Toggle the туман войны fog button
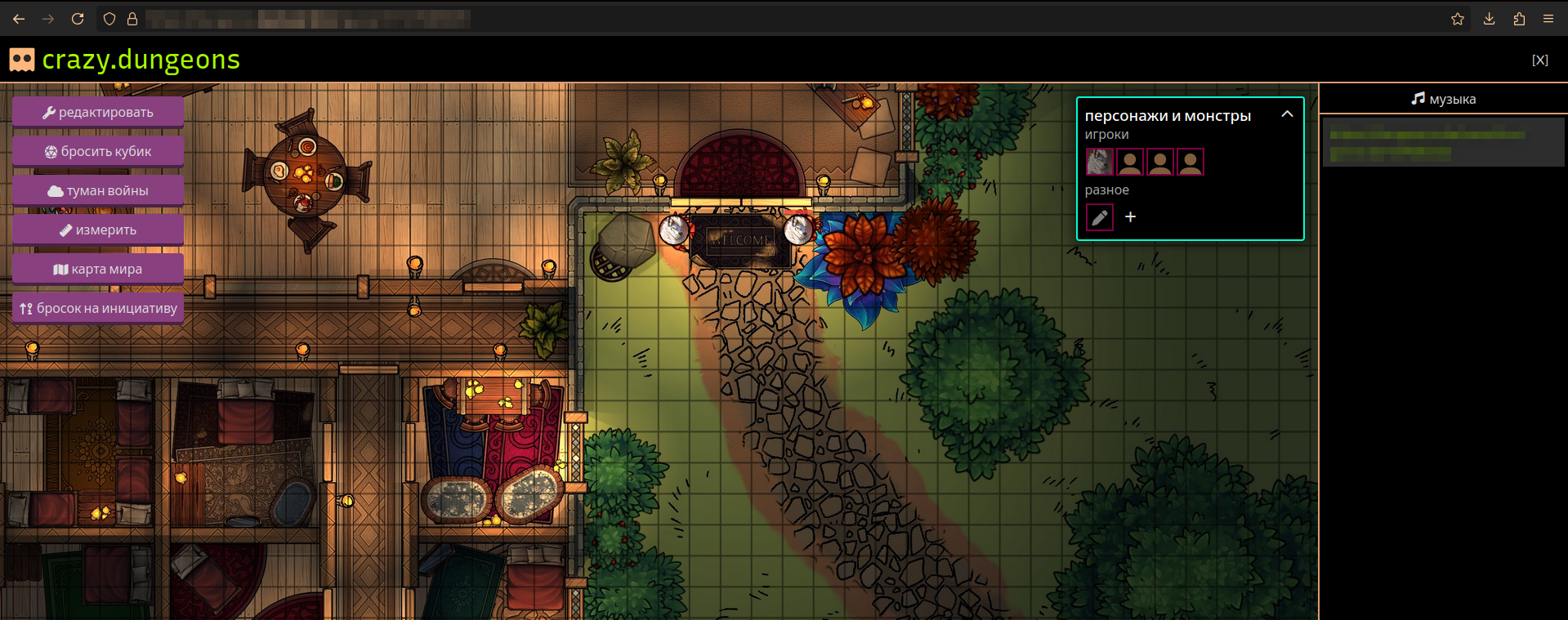Screen dimensions: 1568x620 point(98,191)
